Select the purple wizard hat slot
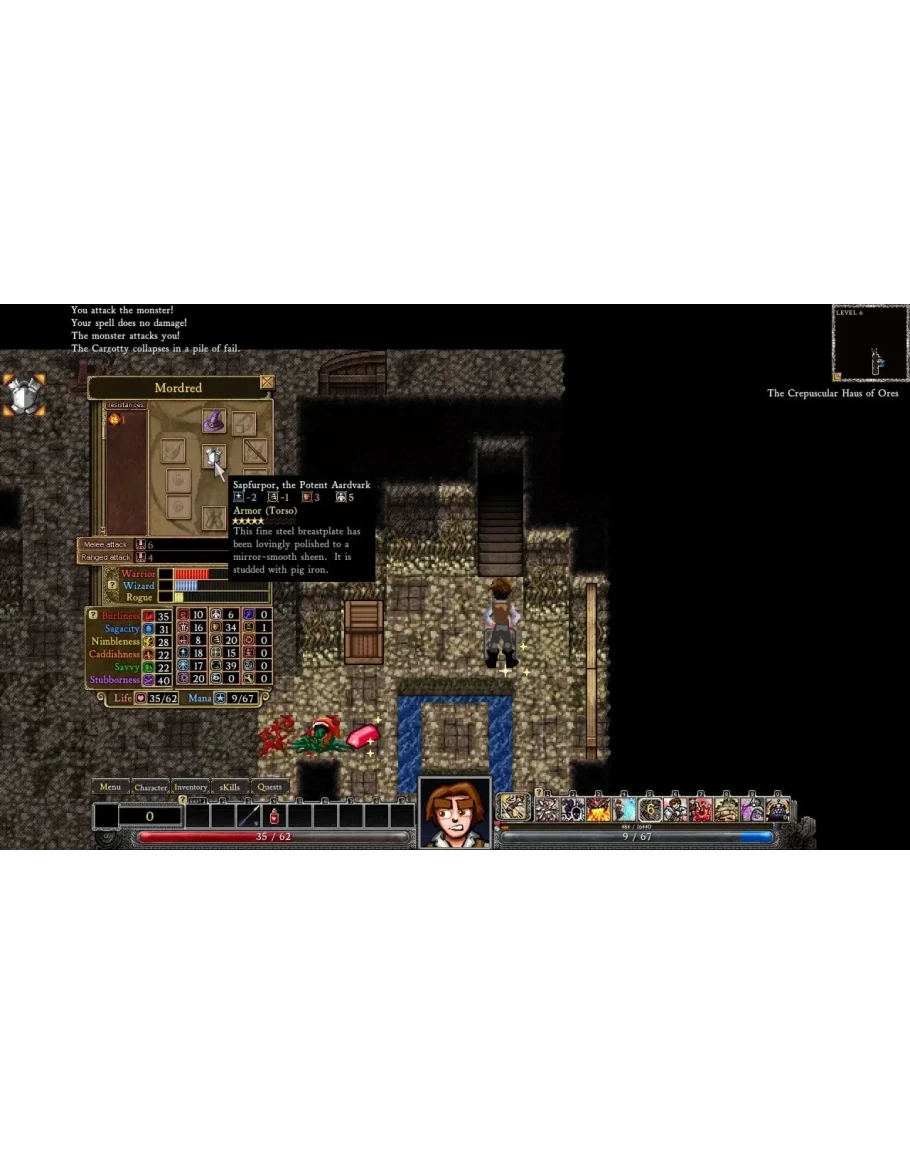Viewport: 910px width, 1155px height. click(x=213, y=420)
